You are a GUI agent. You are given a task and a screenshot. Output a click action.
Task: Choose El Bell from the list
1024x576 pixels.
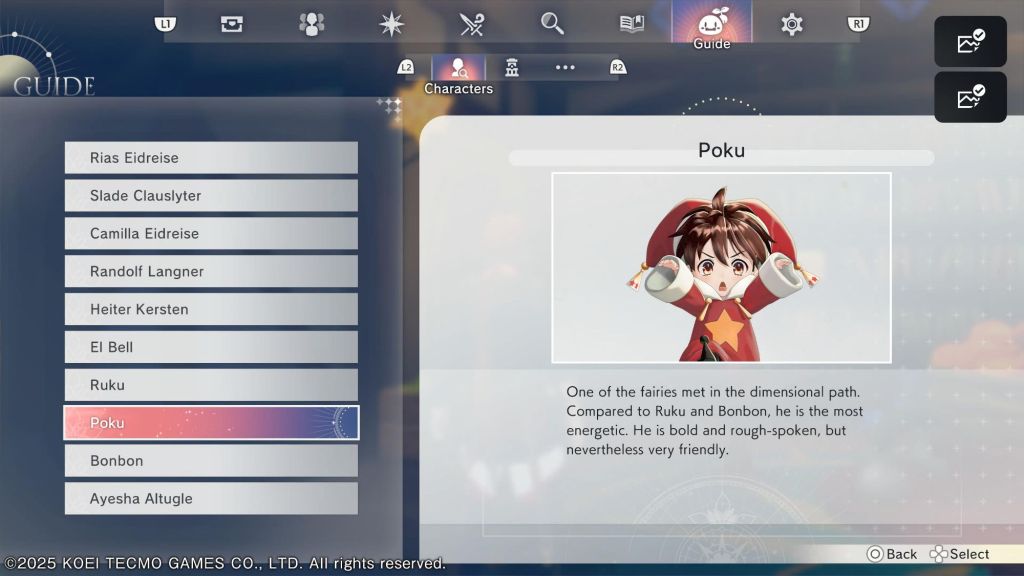click(211, 348)
